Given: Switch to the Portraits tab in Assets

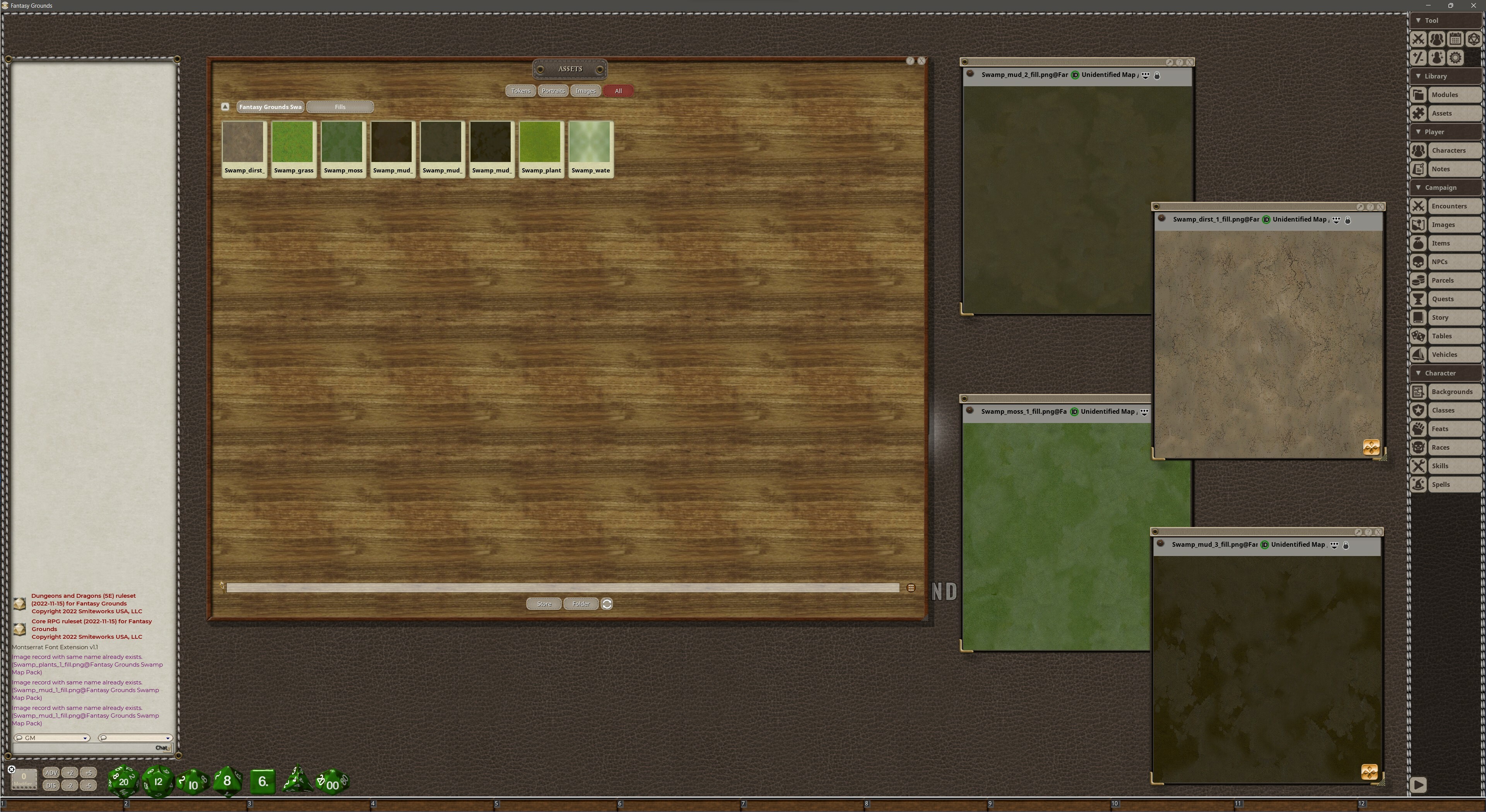Looking at the screenshot, I should (552, 90).
